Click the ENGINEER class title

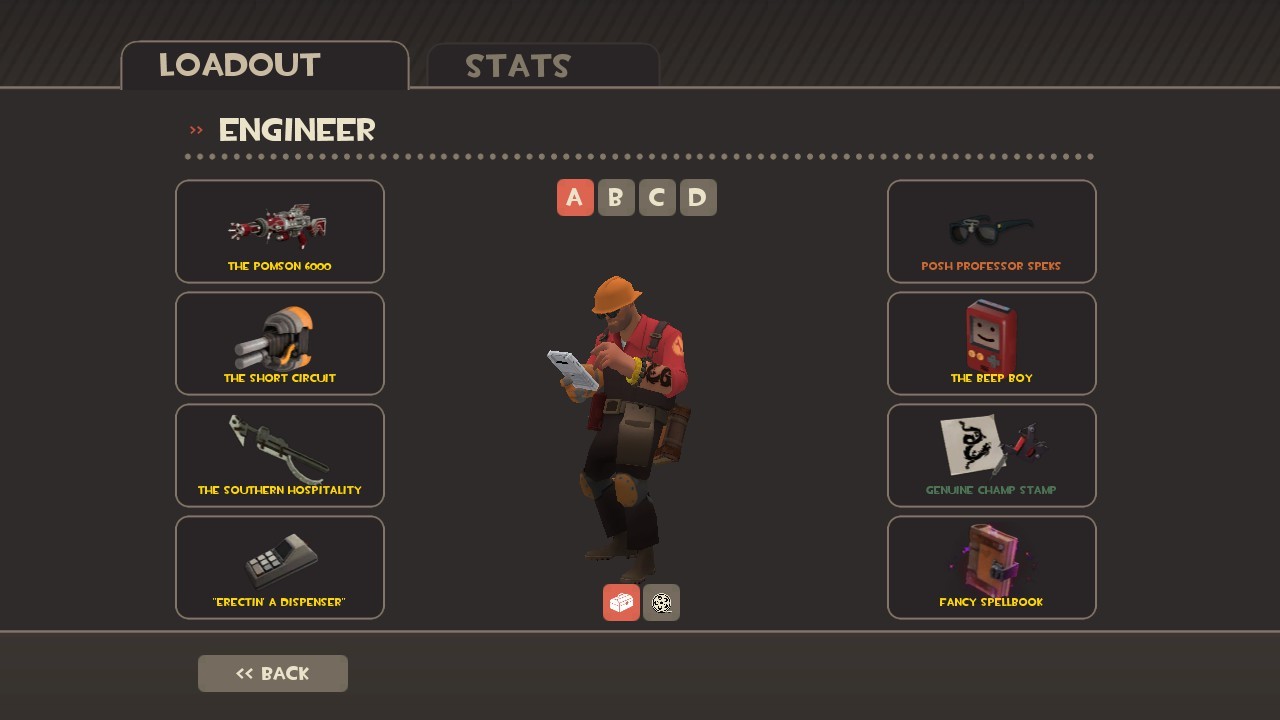[x=296, y=130]
